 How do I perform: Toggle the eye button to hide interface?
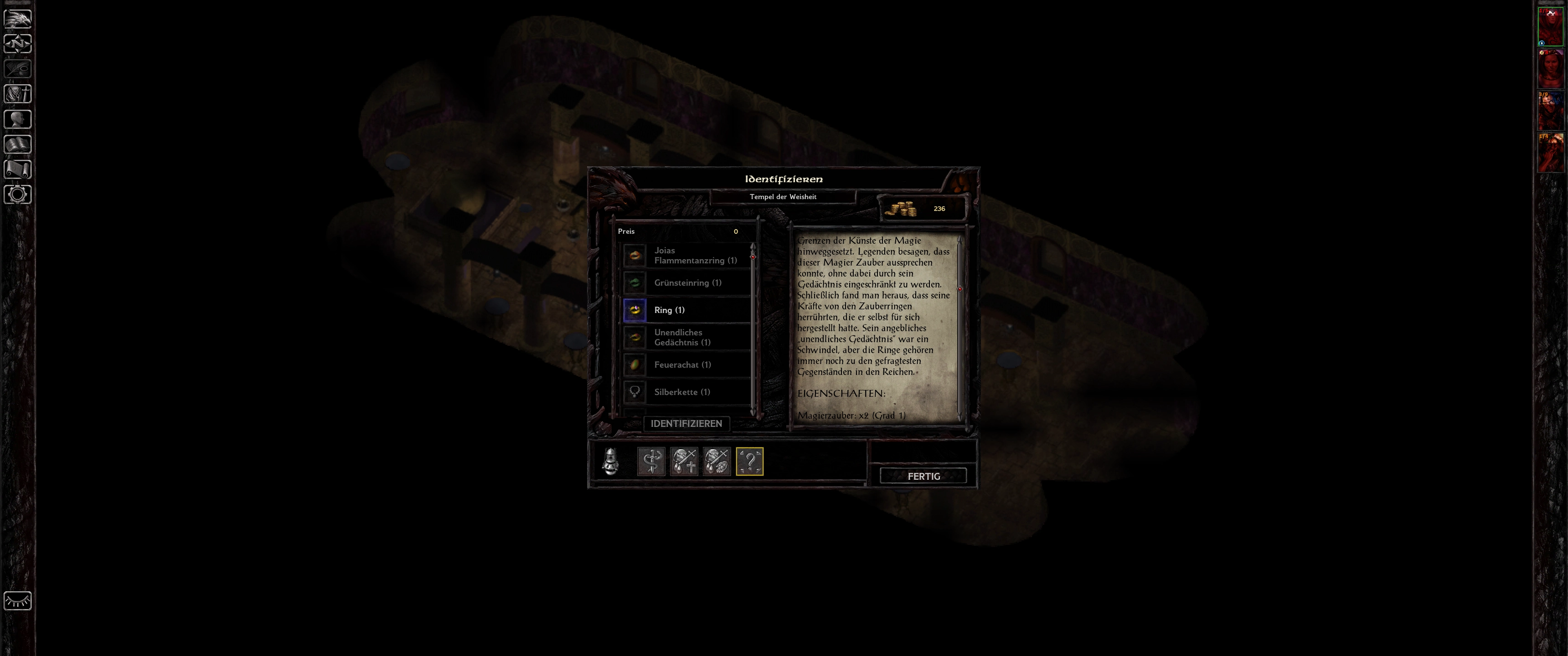point(18,600)
